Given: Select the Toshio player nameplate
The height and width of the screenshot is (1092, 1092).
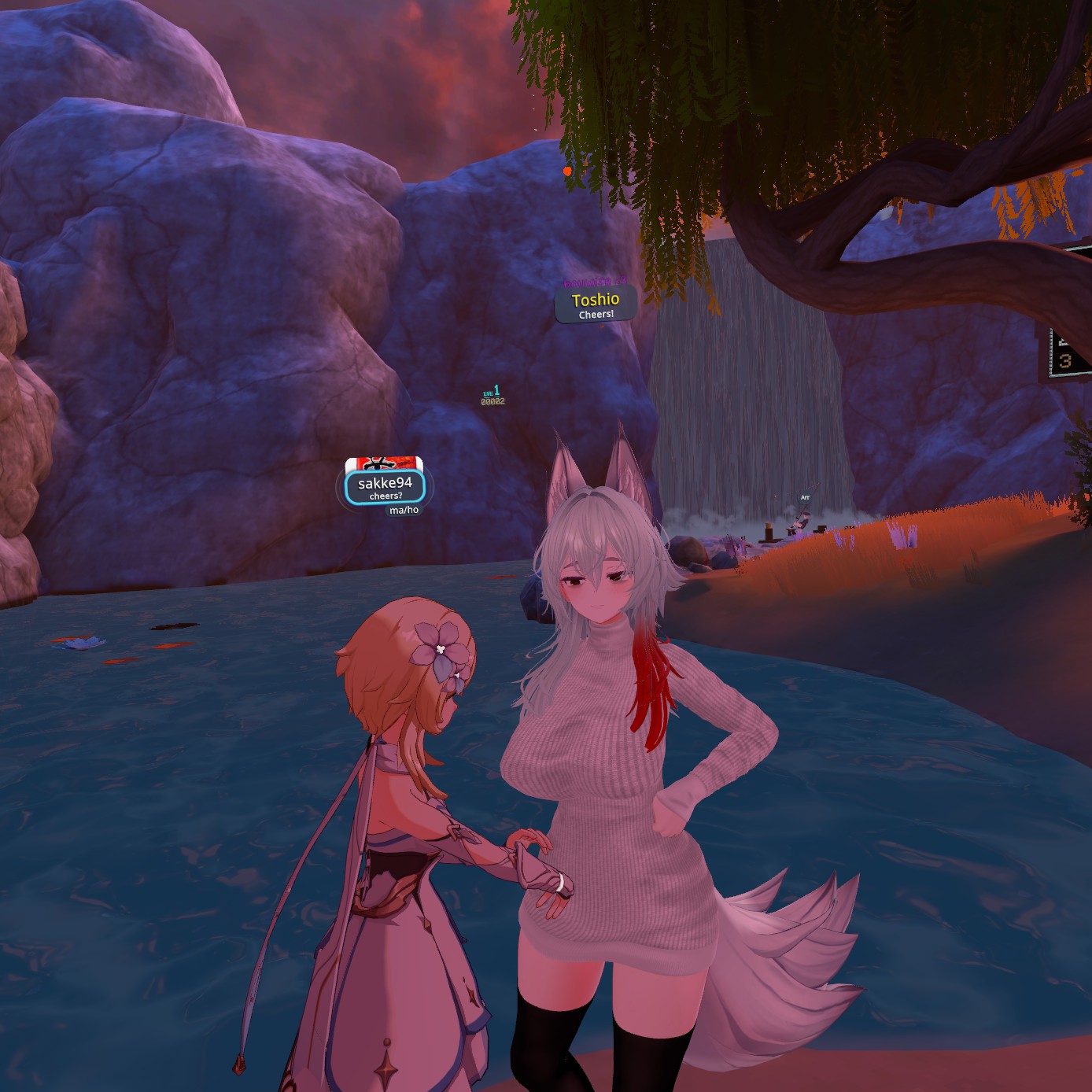Looking at the screenshot, I should point(596,304).
